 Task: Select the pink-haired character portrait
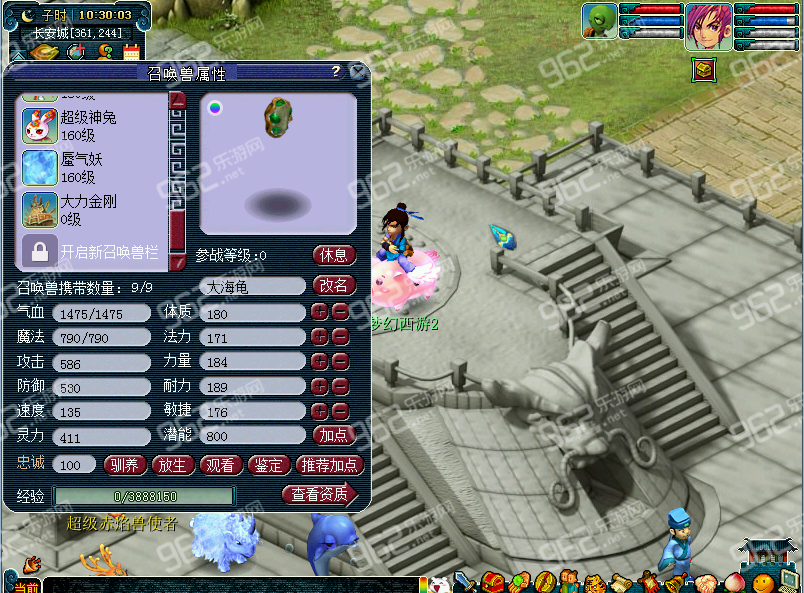tap(708, 26)
